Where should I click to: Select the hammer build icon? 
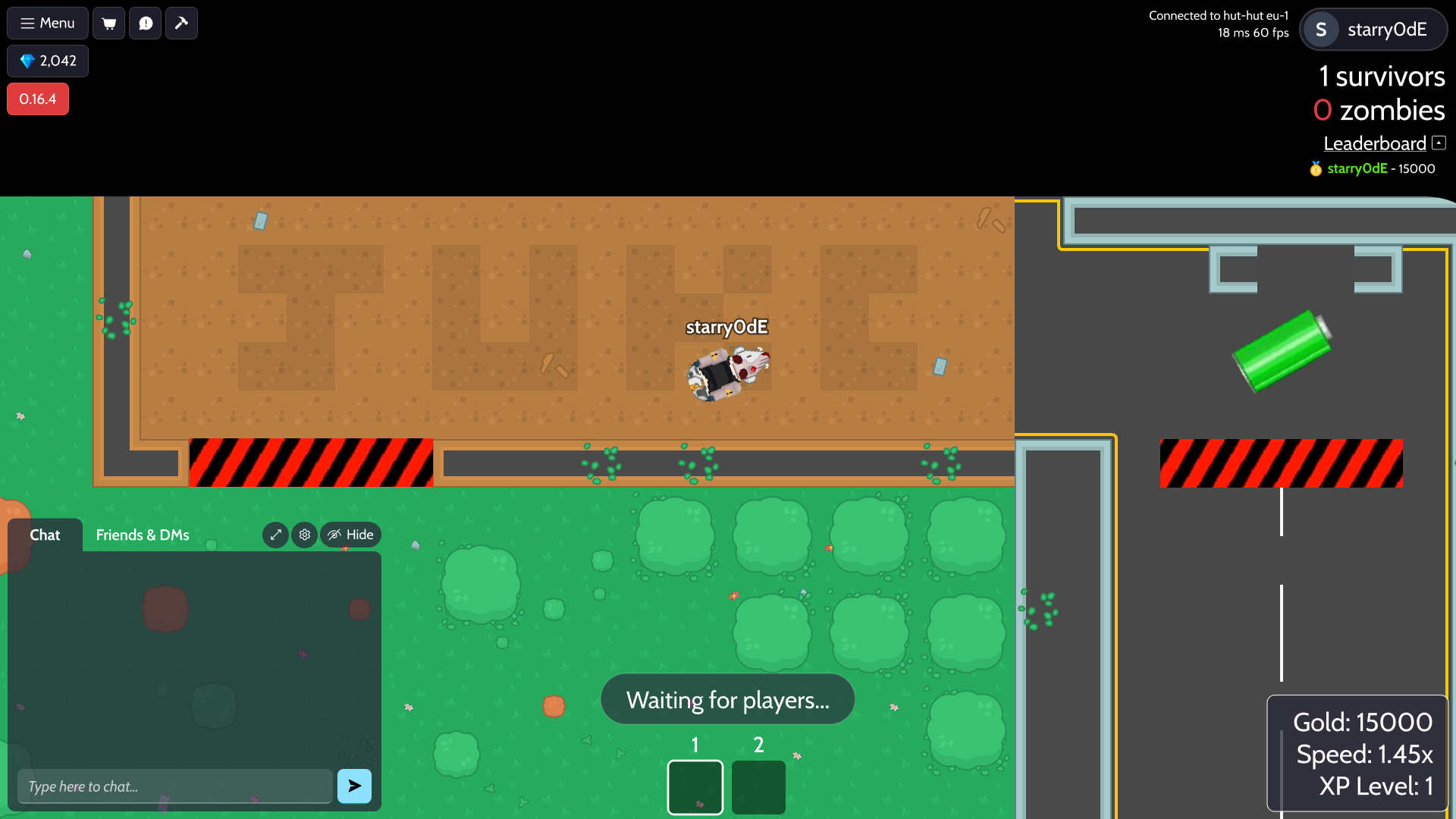(x=181, y=23)
